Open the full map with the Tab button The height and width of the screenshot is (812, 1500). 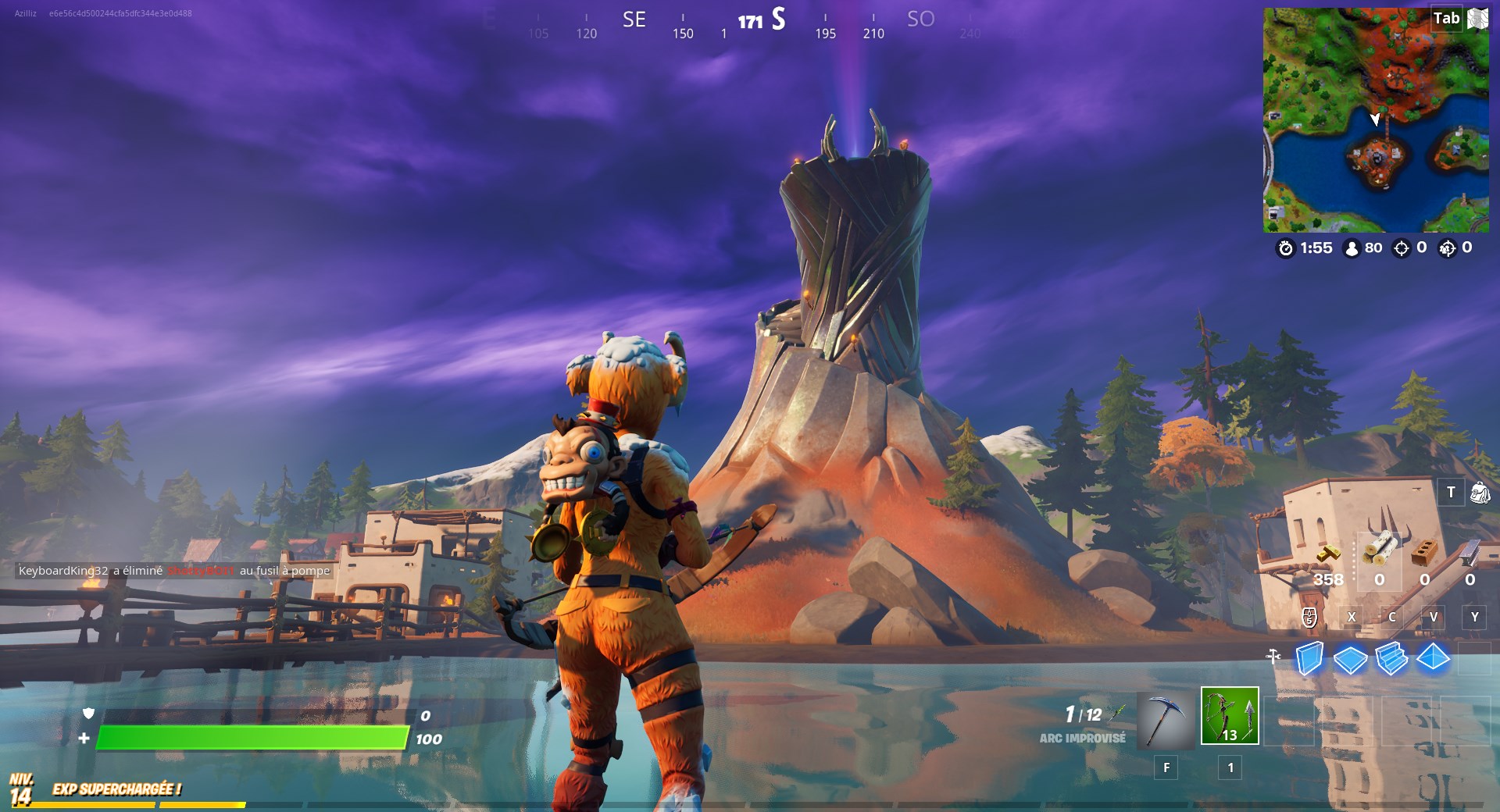point(1446,19)
